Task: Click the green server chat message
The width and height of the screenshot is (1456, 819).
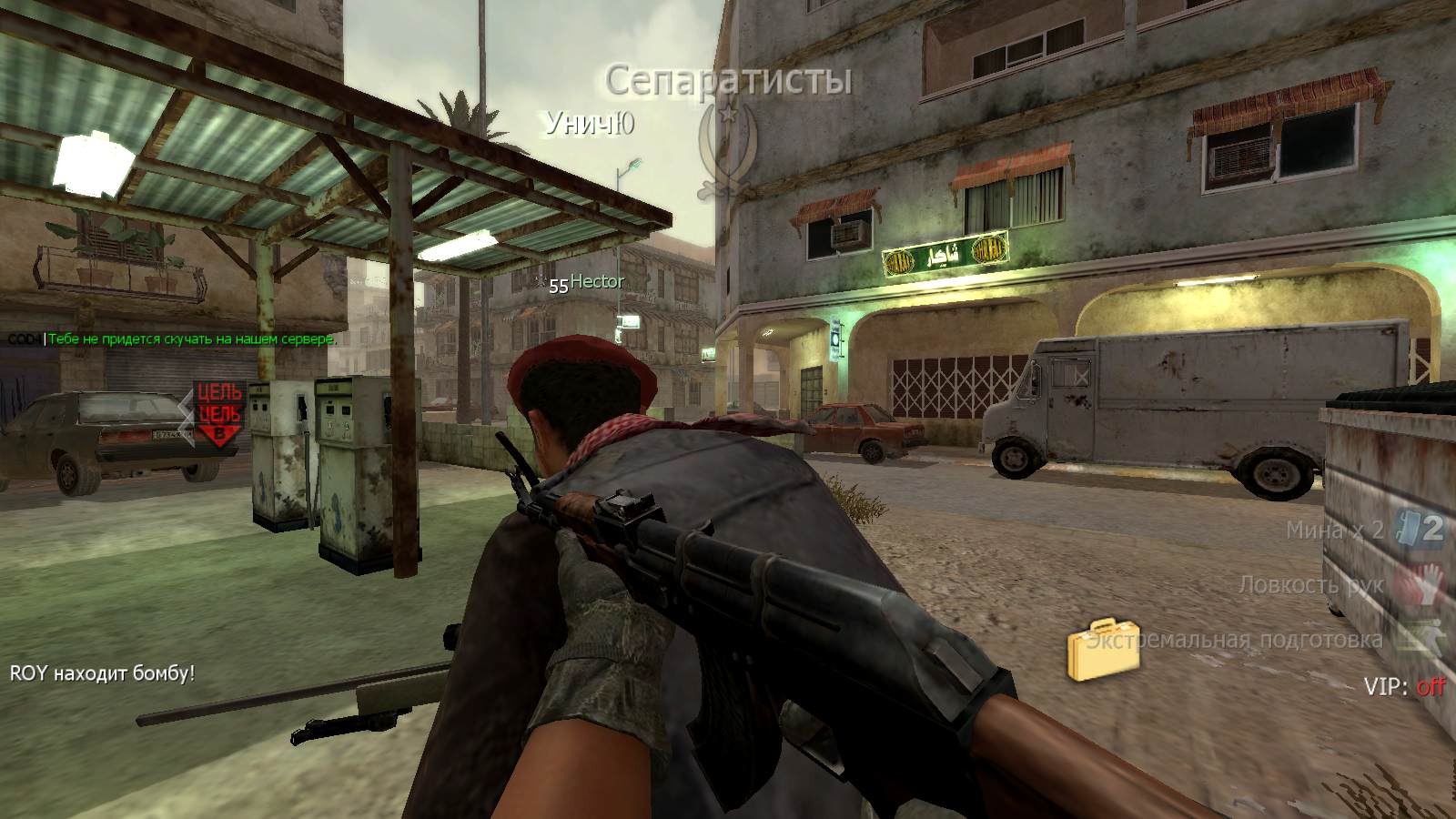Action: pos(191,339)
